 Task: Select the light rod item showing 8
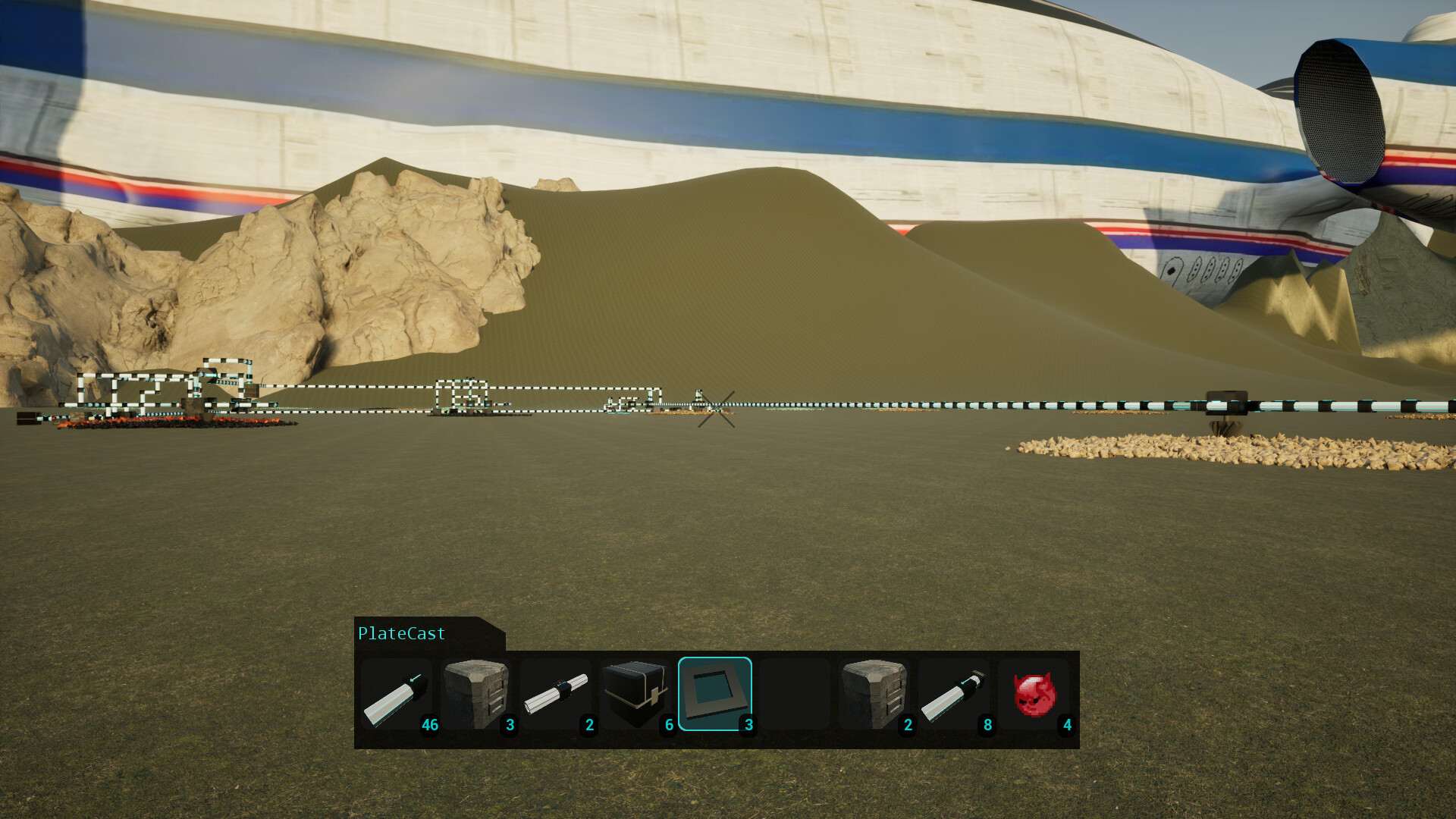point(957,694)
